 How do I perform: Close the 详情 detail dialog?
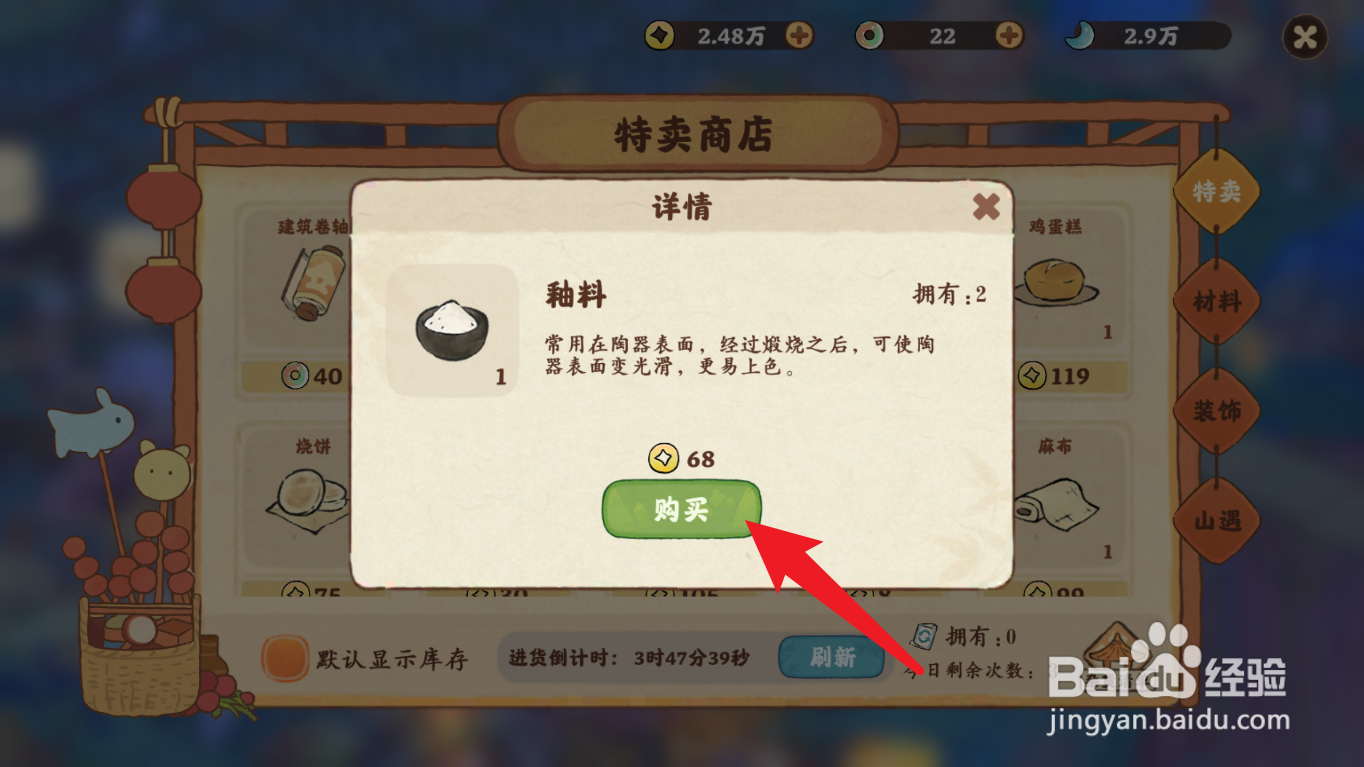[x=987, y=206]
